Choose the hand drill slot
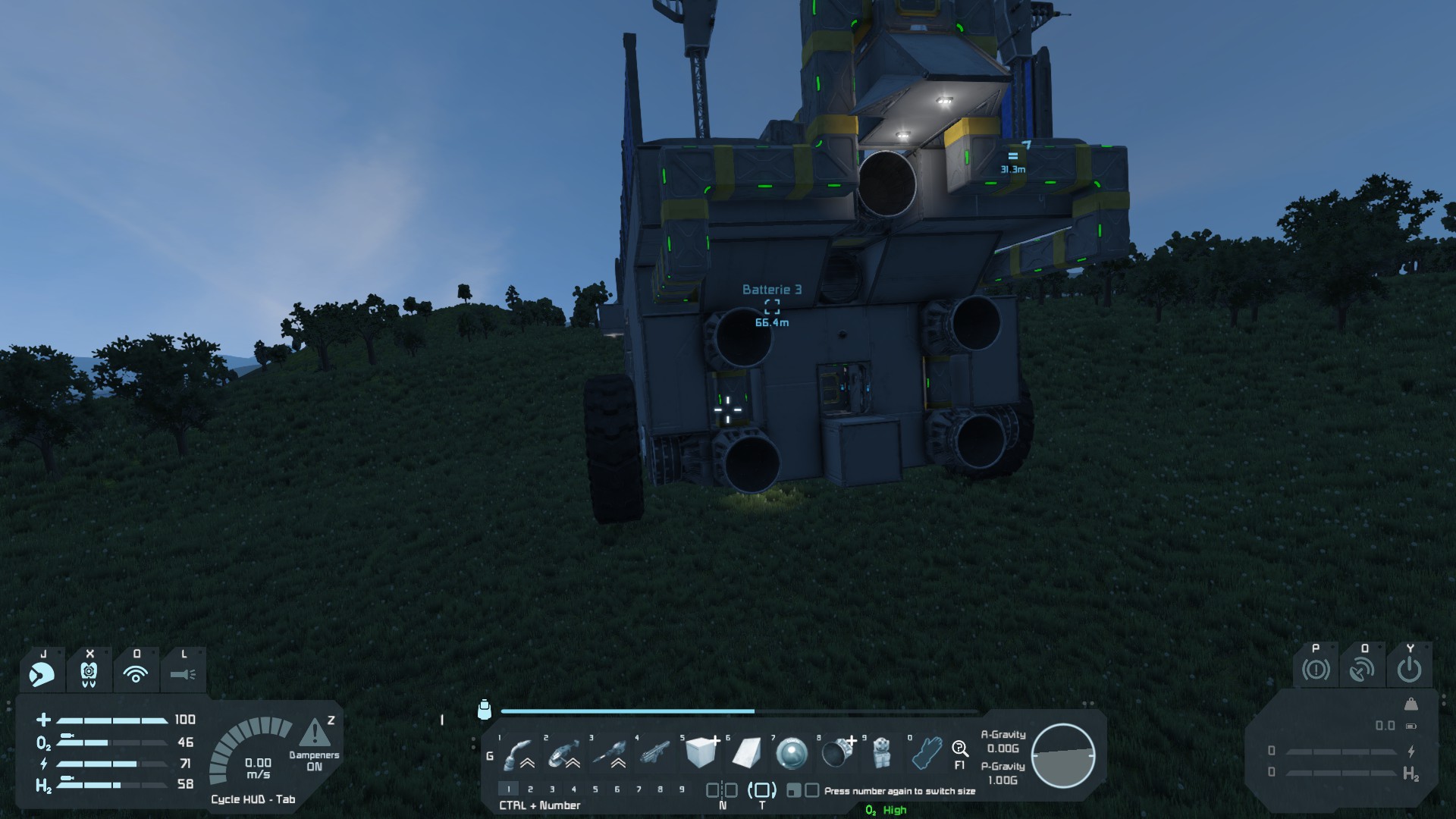 [609, 754]
